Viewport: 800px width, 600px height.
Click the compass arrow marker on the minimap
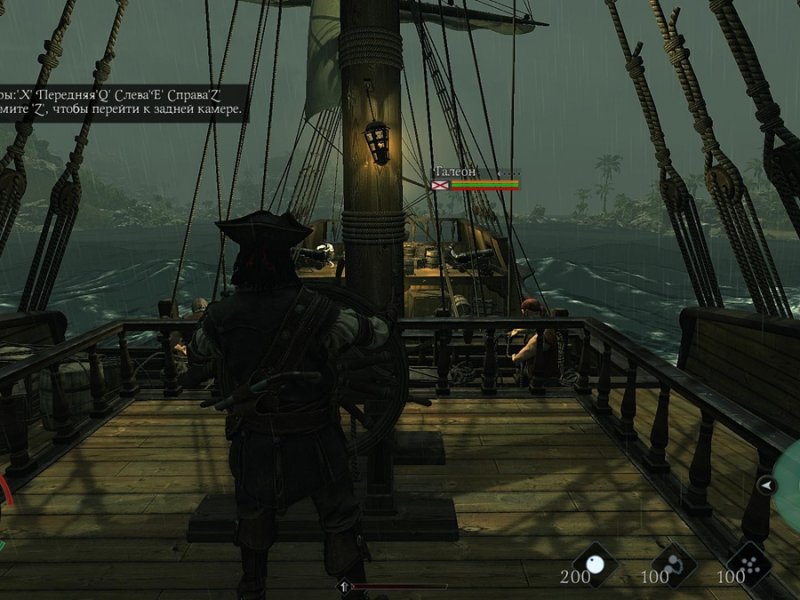point(767,486)
